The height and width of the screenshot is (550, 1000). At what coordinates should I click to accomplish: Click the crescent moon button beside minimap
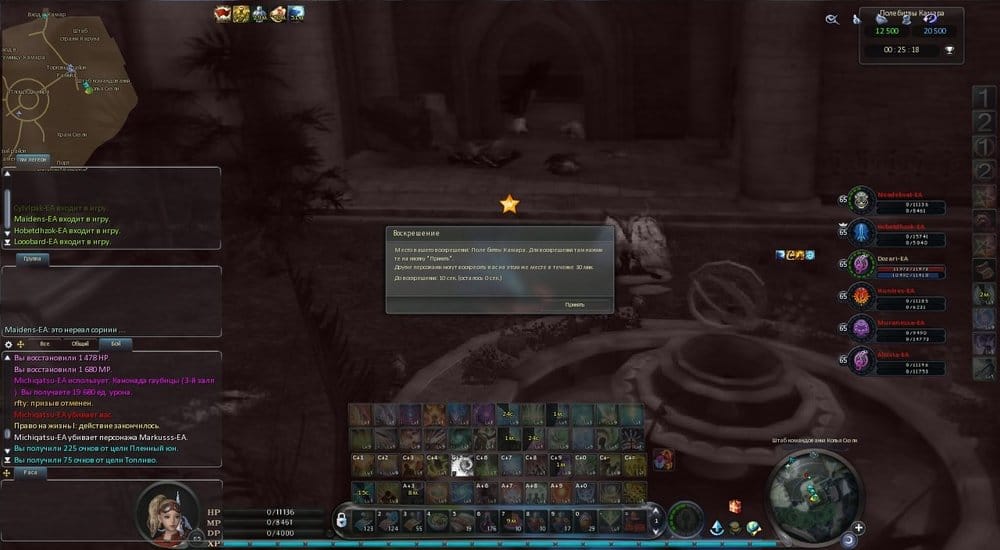(x=847, y=540)
